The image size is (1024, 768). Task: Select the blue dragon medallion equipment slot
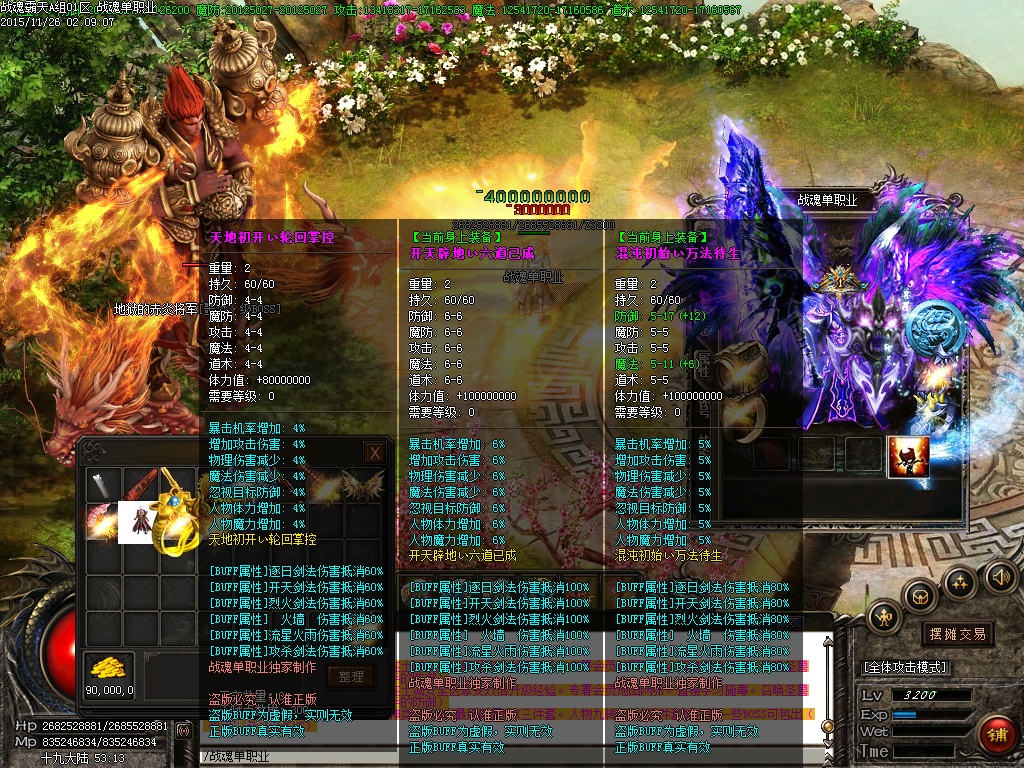(931, 327)
